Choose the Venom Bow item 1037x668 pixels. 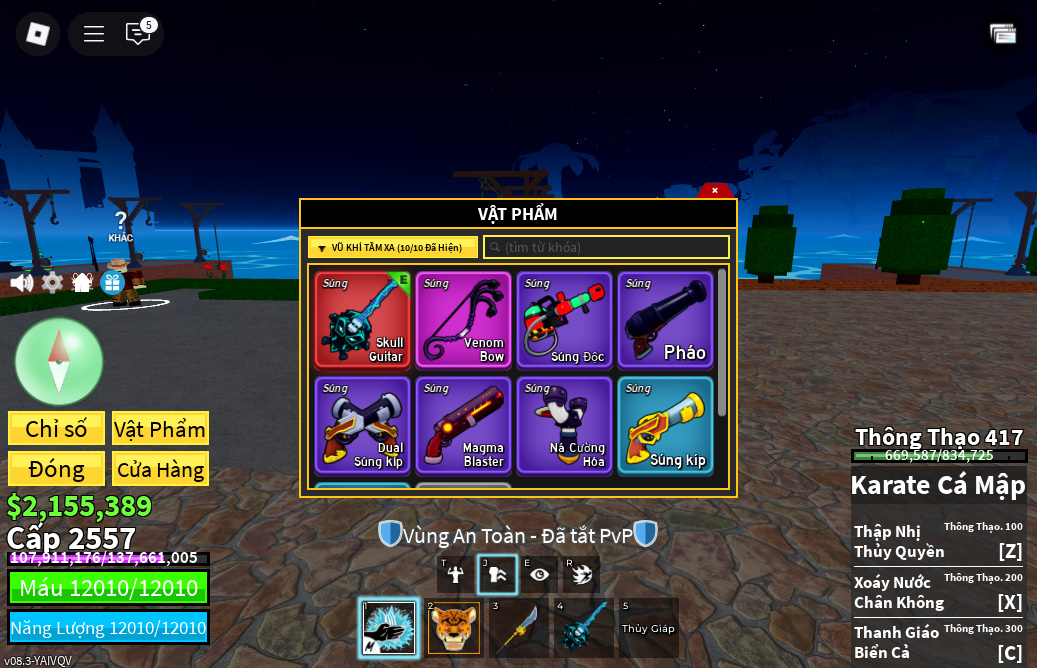(464, 320)
